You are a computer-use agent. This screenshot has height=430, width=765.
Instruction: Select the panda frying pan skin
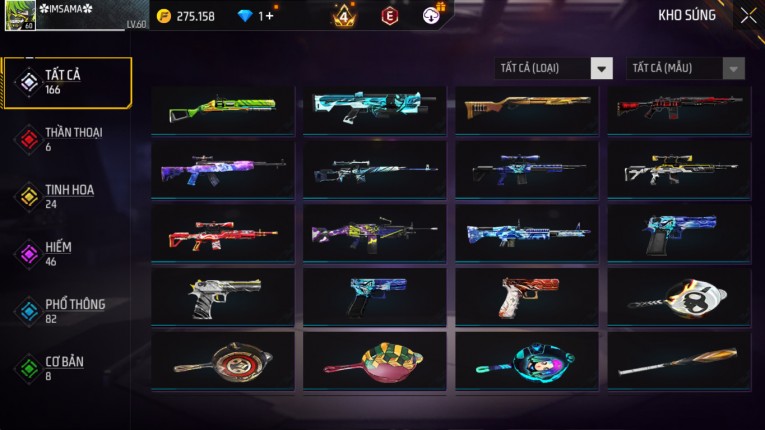(x=679, y=297)
